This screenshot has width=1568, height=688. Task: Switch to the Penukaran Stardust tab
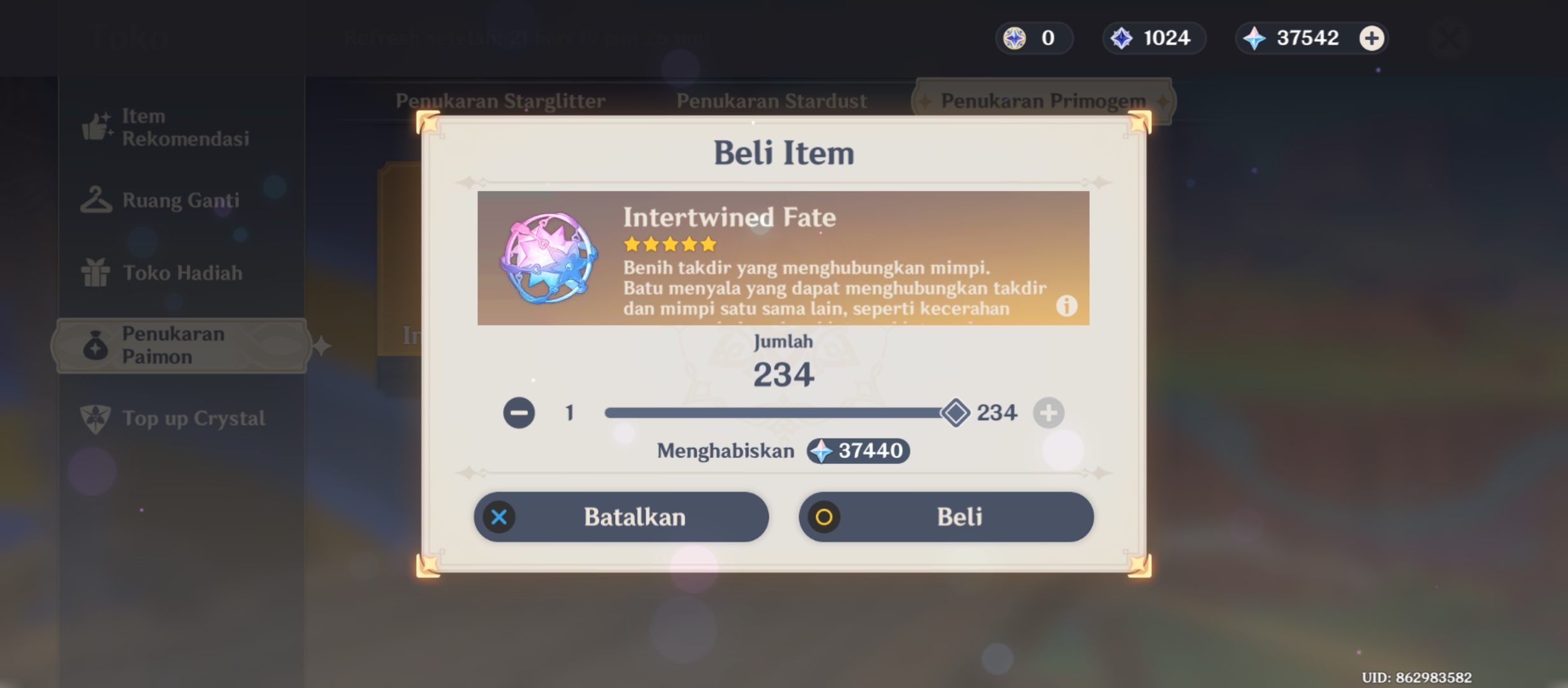771,101
